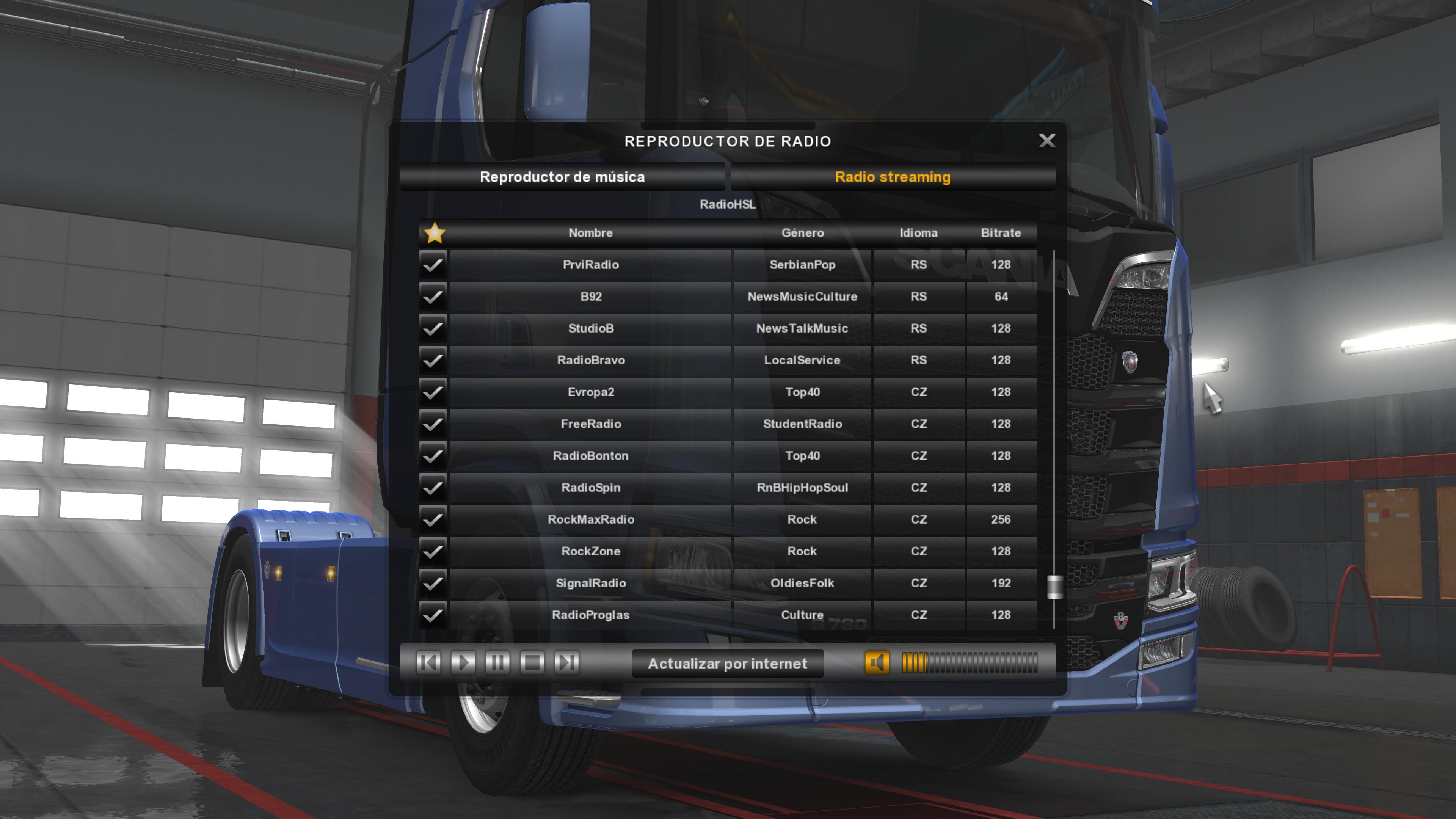Go back to previous station
Image resolution: width=1456 pixels, height=819 pixels.
(x=428, y=662)
